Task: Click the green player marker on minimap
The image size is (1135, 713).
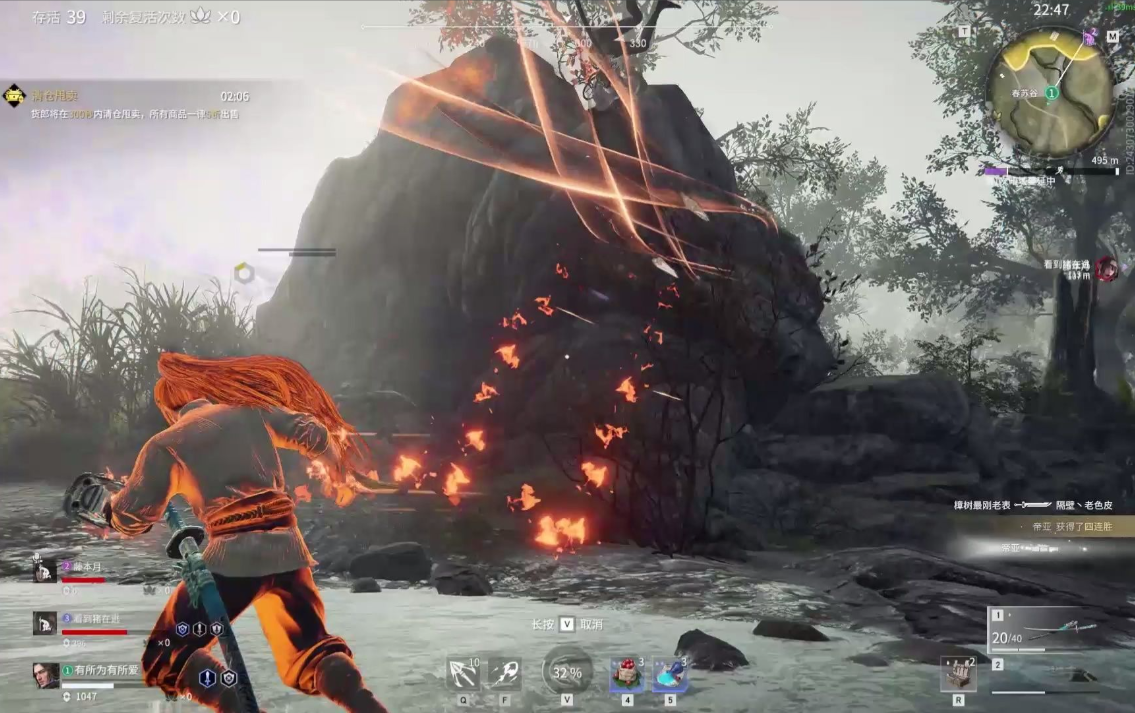Action: tap(1052, 93)
